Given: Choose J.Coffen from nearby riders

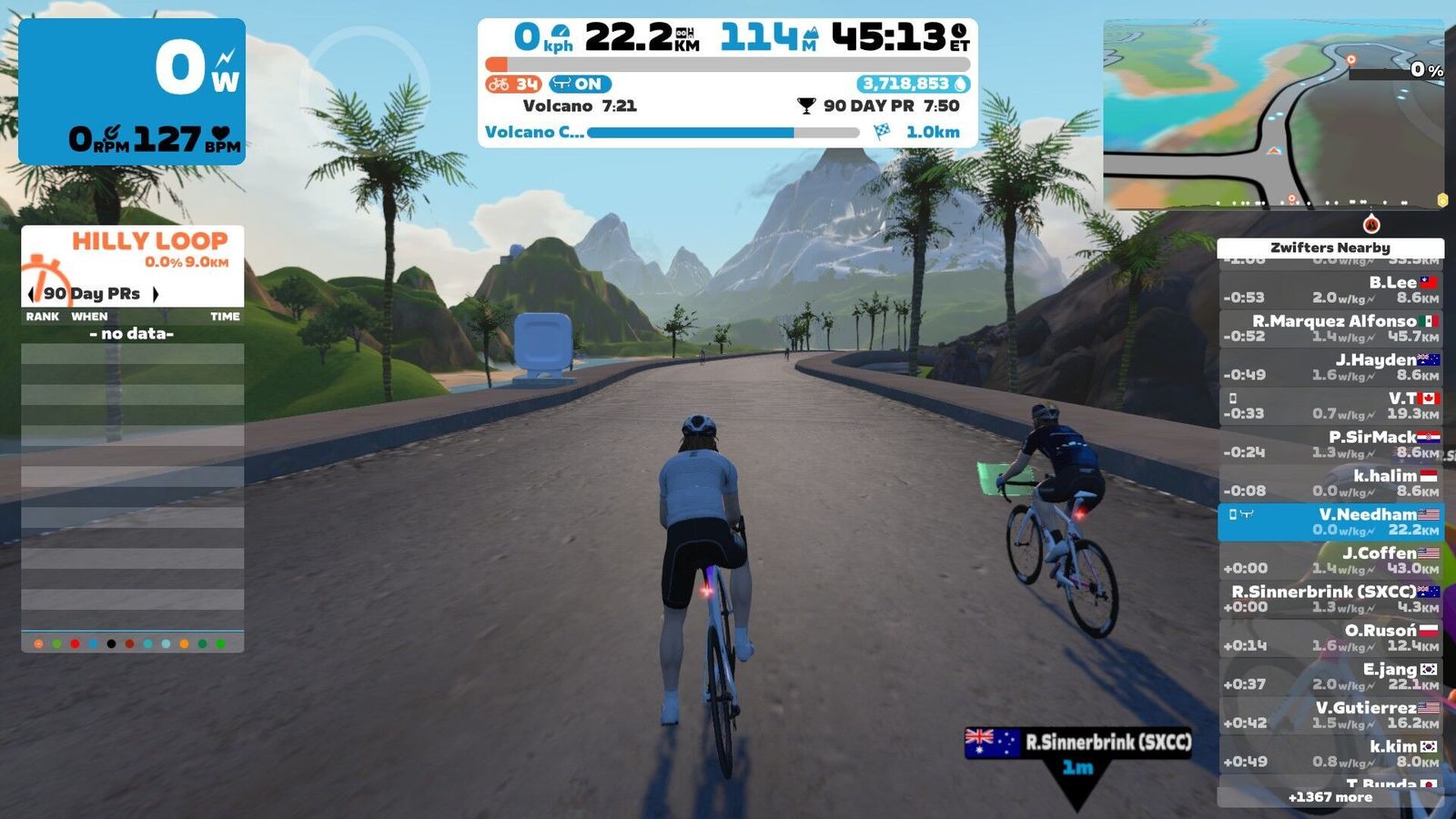Looking at the screenshot, I should [1330, 561].
